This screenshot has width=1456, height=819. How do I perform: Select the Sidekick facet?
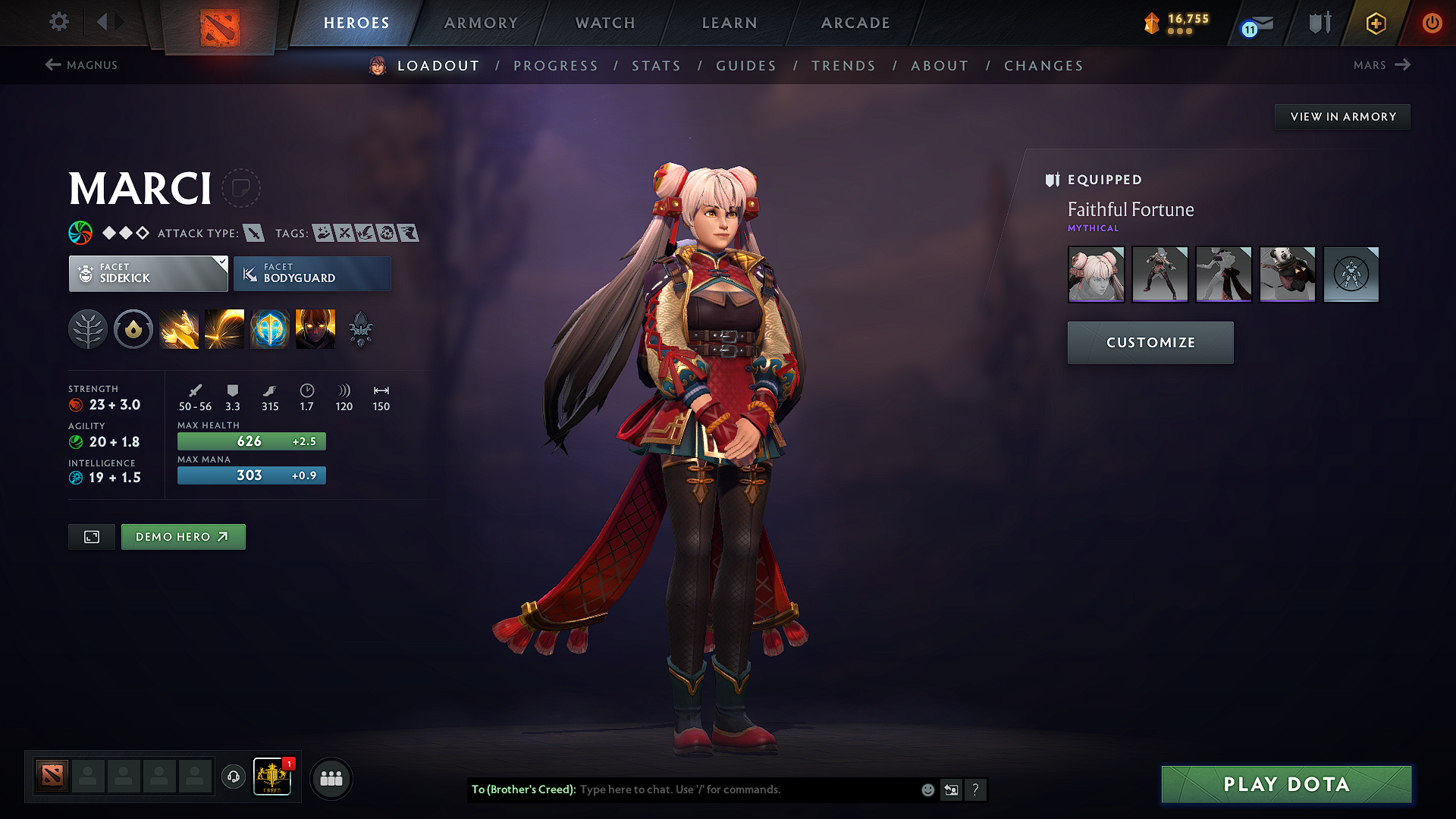pyautogui.click(x=148, y=274)
